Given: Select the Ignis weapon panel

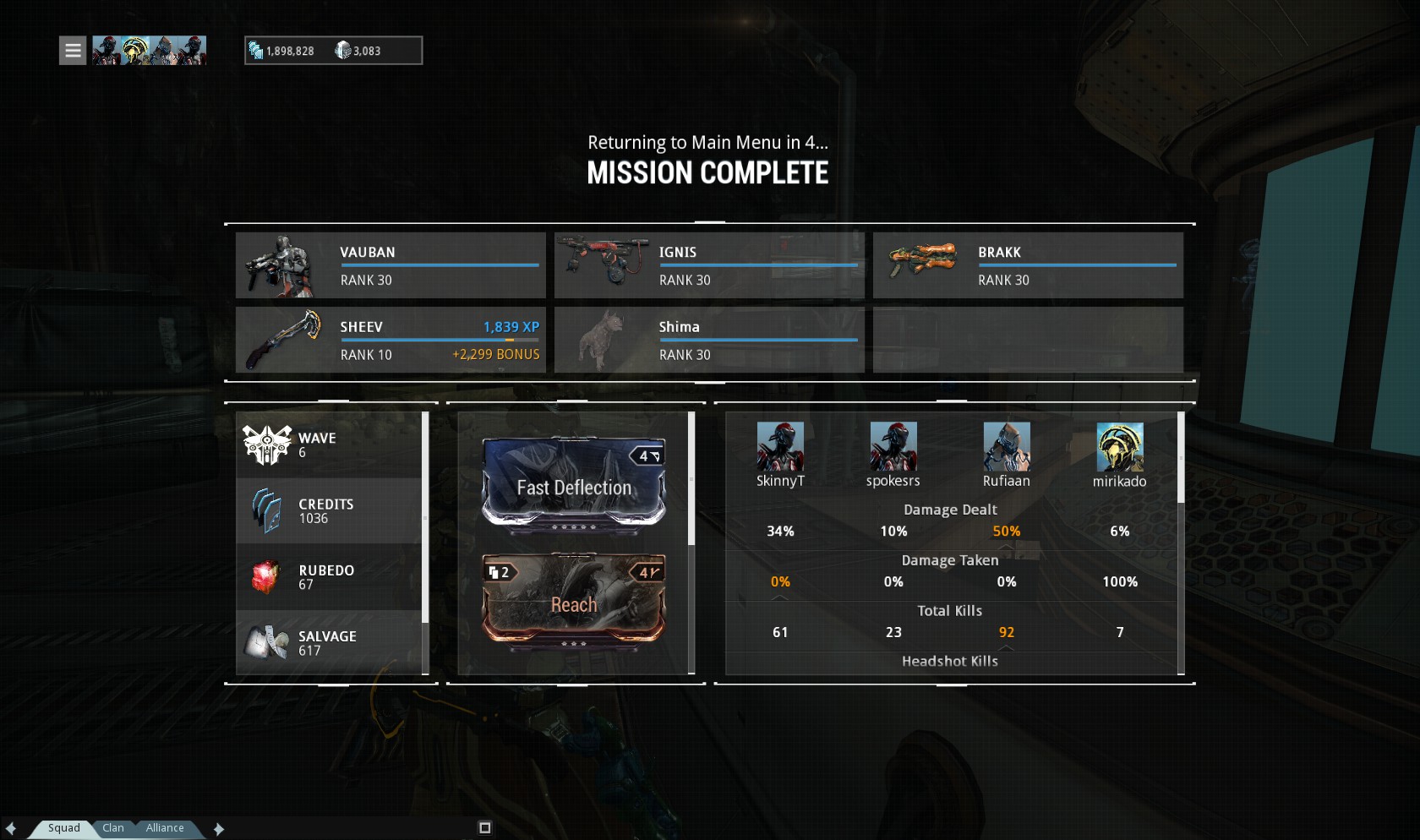Looking at the screenshot, I should [709, 265].
